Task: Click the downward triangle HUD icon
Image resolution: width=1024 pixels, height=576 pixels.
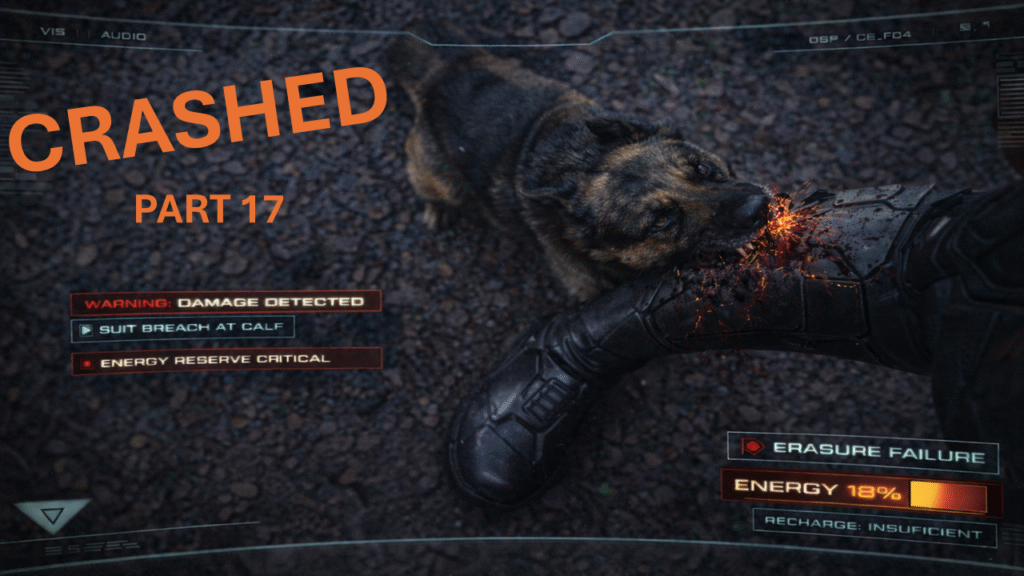Action: 50,515
